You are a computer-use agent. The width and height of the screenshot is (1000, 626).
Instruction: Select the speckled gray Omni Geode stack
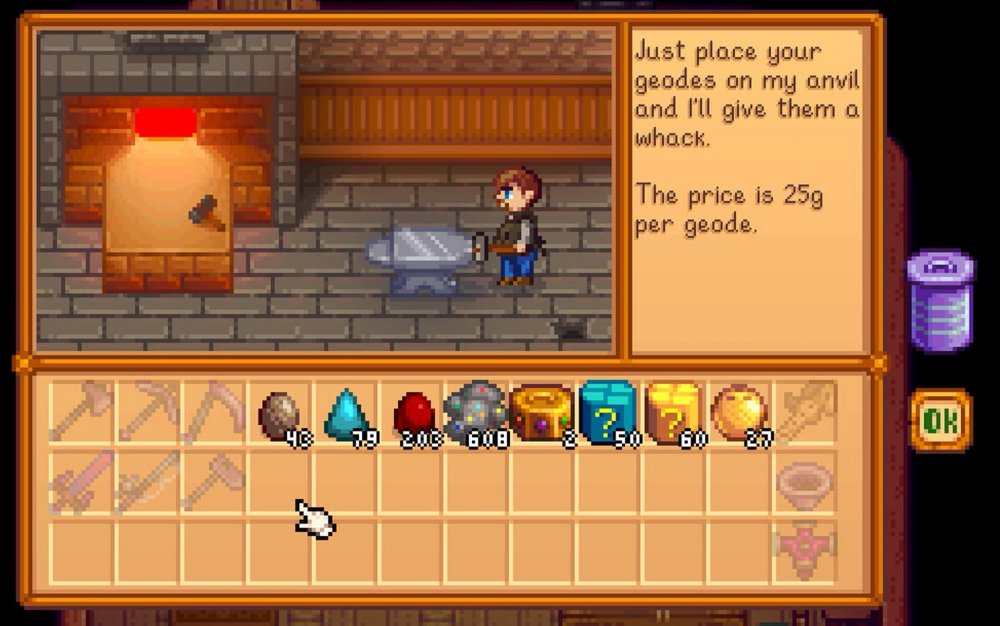coord(476,412)
